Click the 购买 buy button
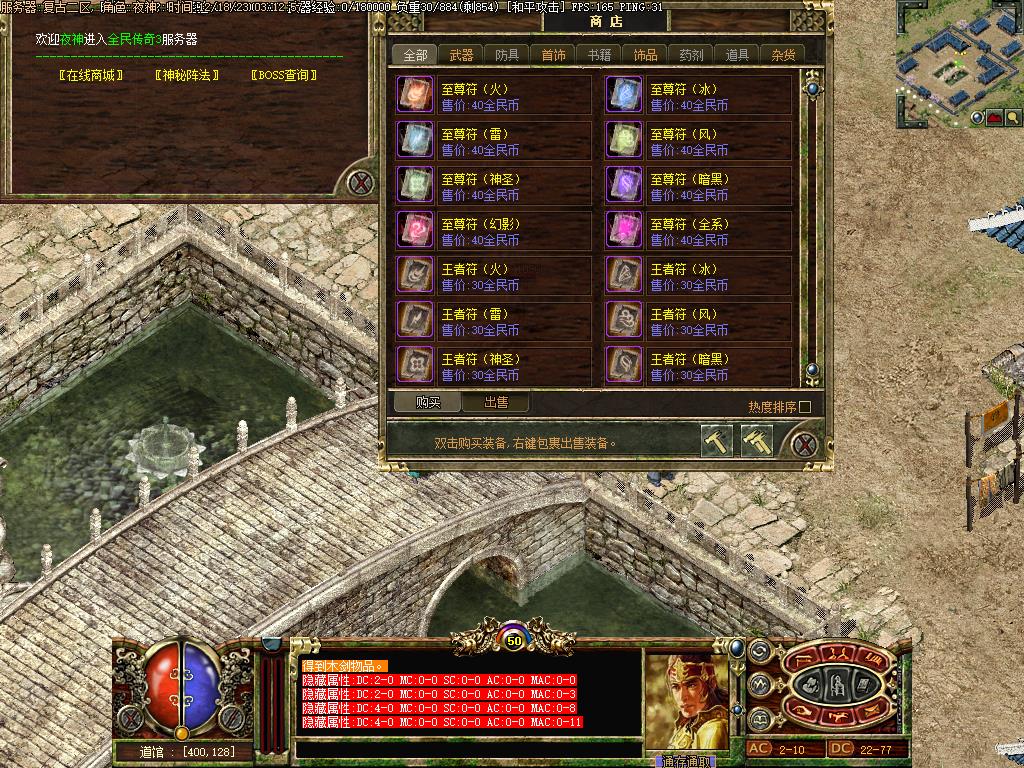 [x=427, y=402]
